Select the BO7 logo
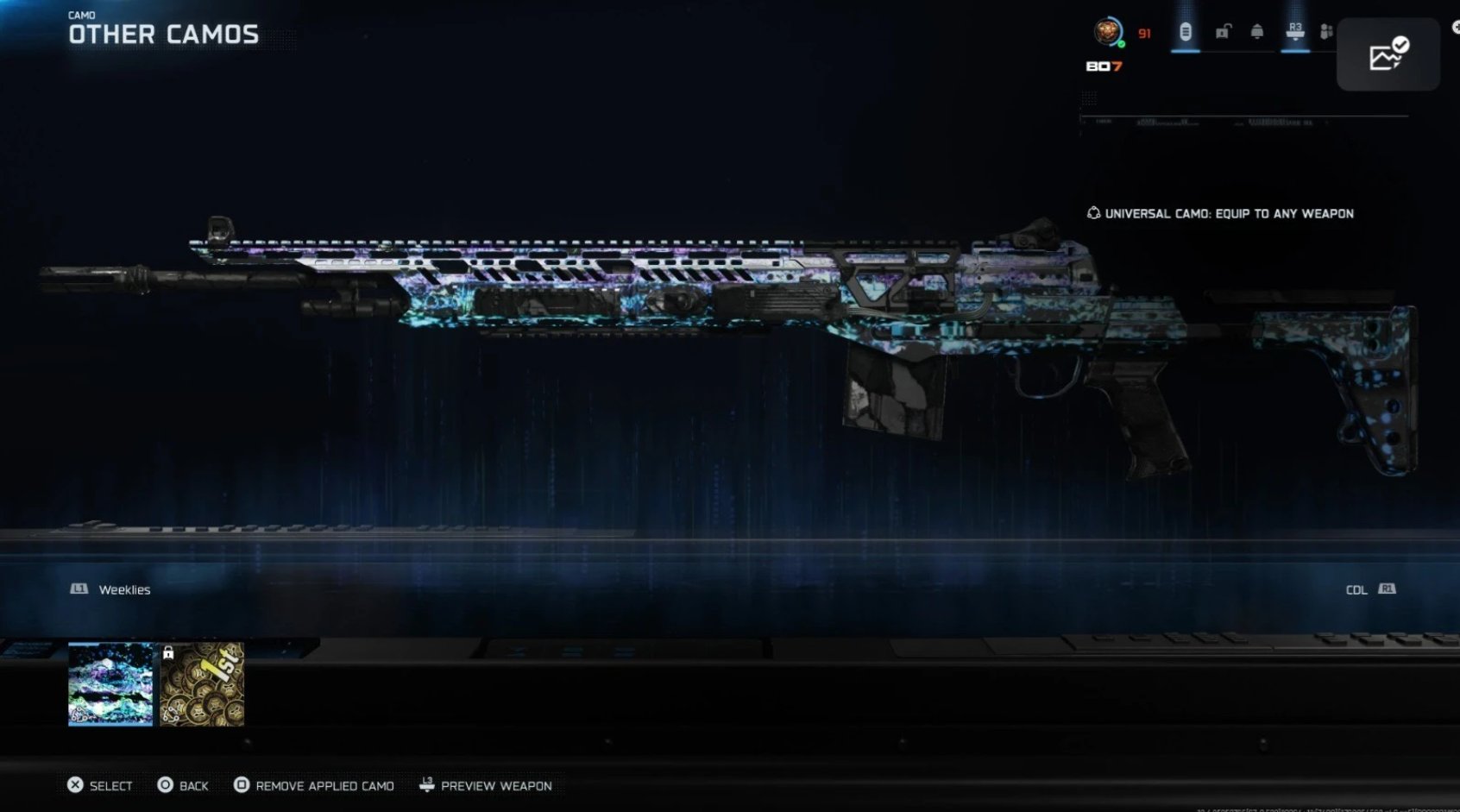 pos(1104,66)
